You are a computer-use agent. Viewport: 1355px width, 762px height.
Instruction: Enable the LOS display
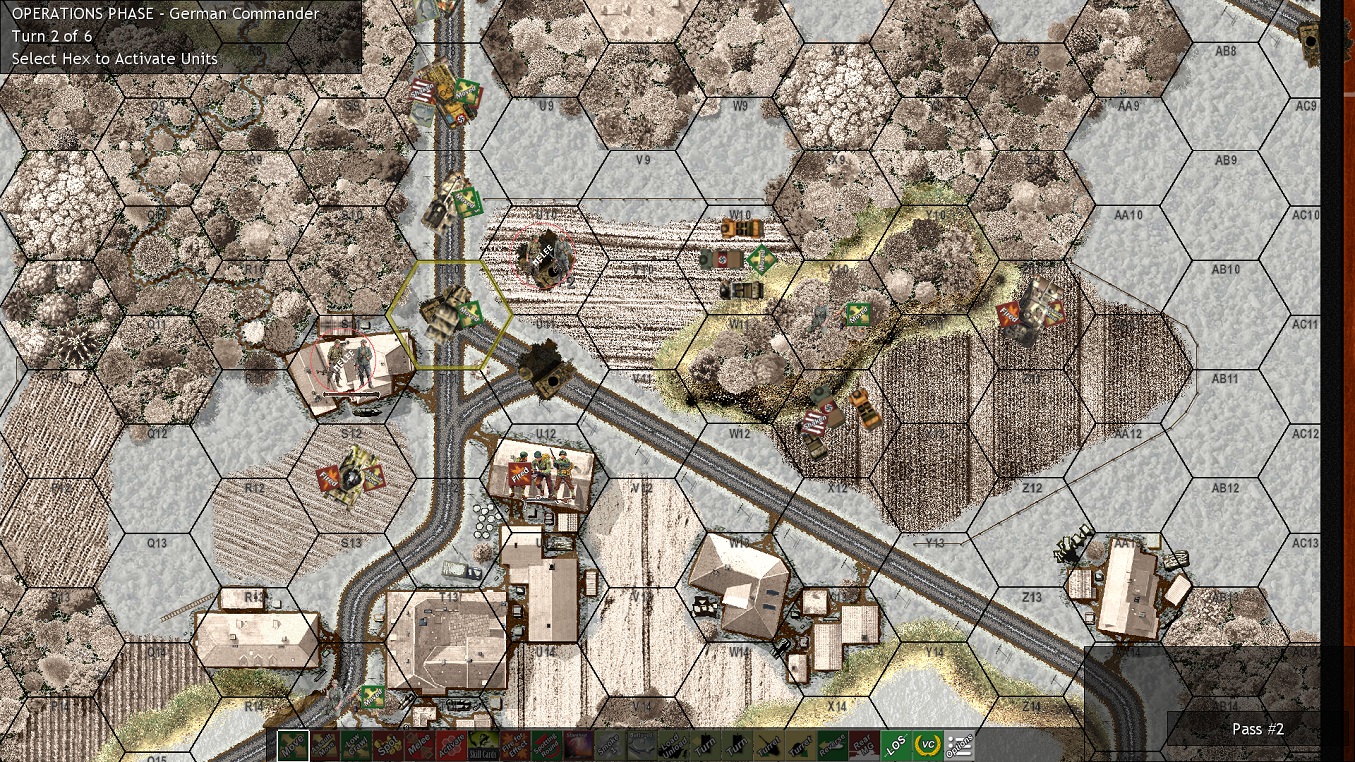tap(894, 746)
